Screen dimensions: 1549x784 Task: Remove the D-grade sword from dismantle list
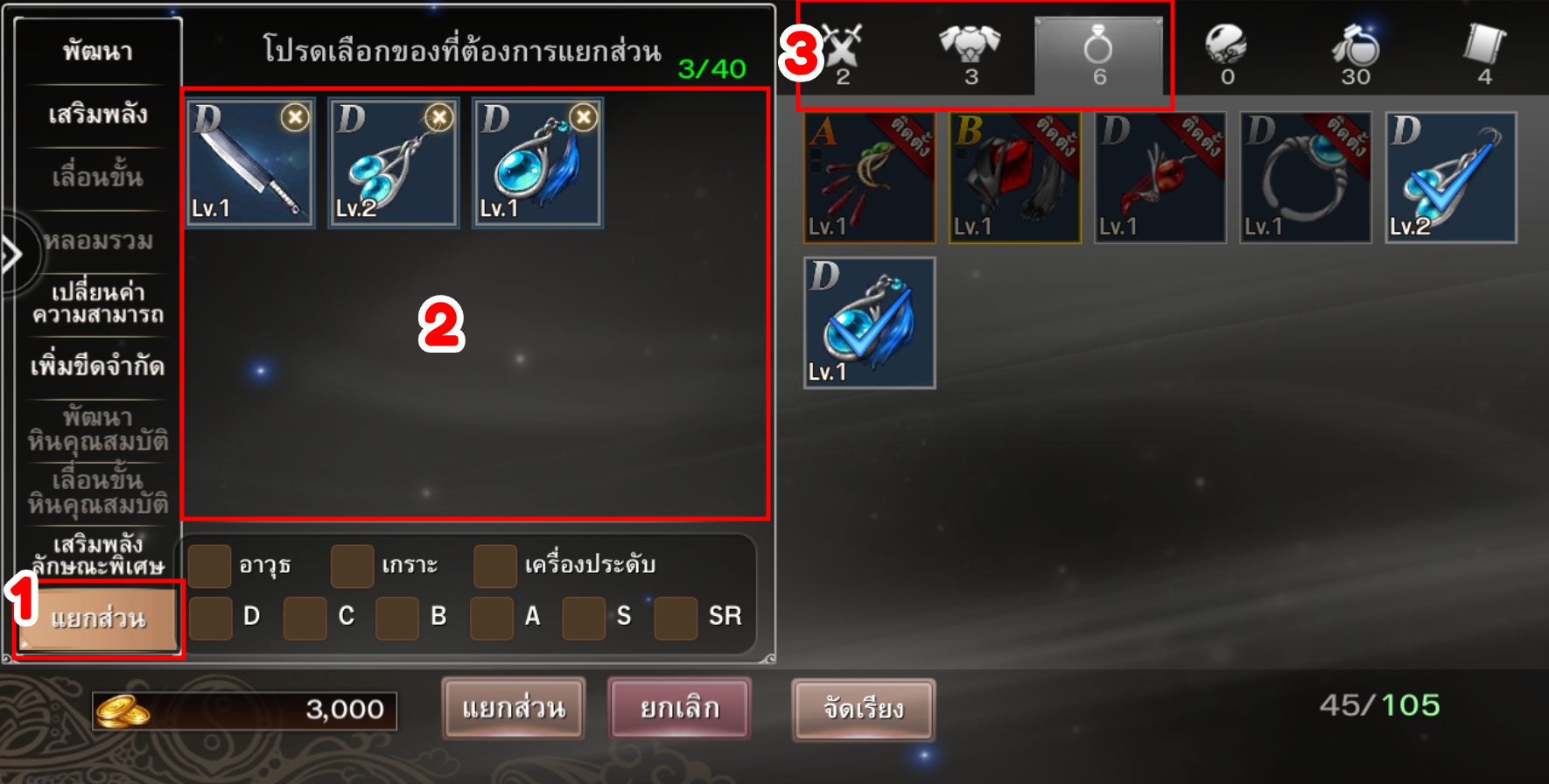click(x=295, y=117)
